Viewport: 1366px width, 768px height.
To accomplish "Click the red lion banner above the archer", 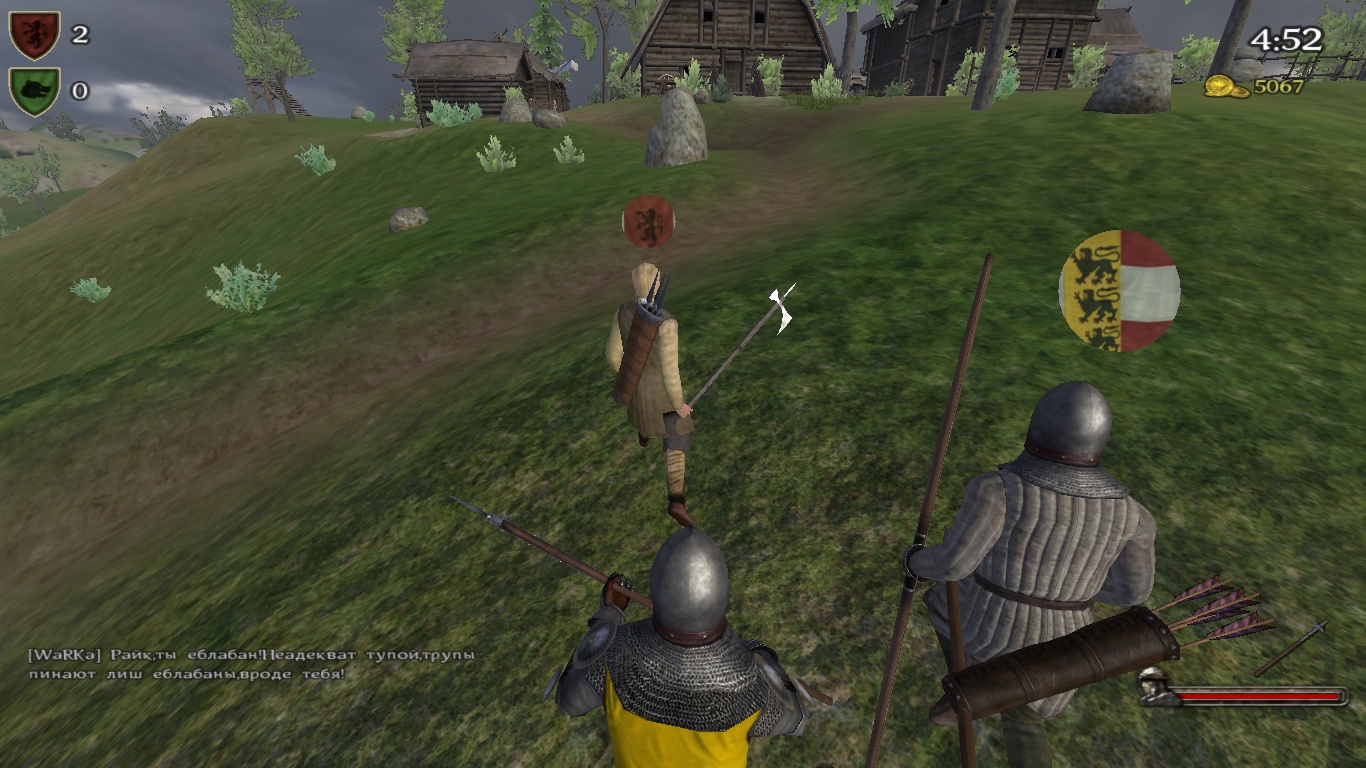I will click(648, 221).
